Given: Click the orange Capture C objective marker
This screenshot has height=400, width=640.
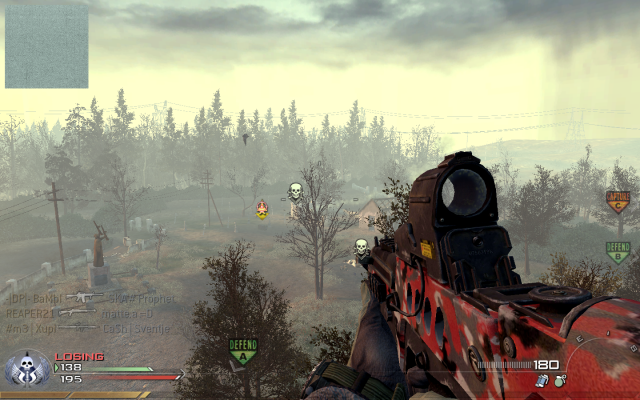Looking at the screenshot, I should point(617,201).
